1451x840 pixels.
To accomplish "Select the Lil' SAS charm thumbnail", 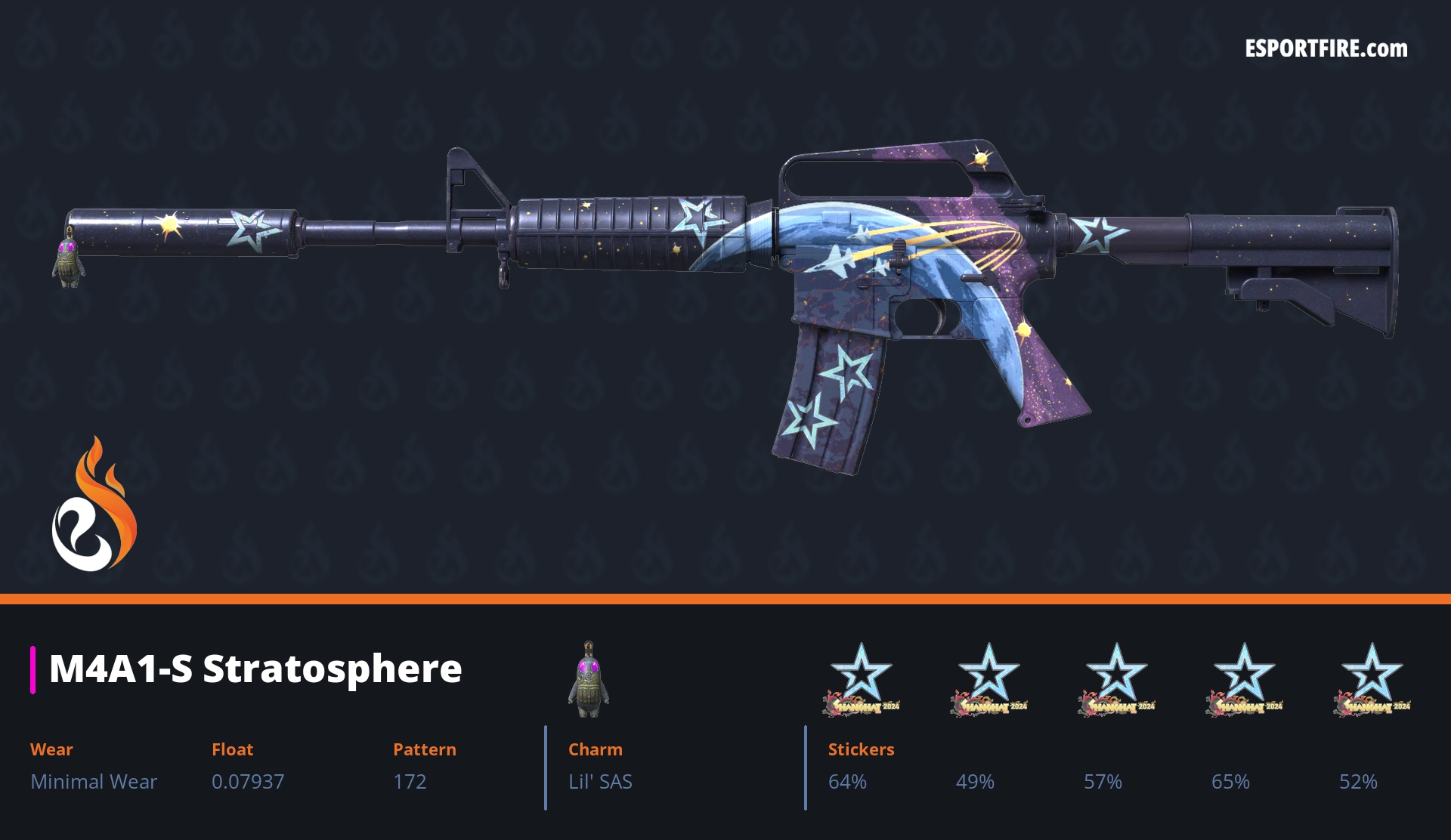I will click(589, 680).
